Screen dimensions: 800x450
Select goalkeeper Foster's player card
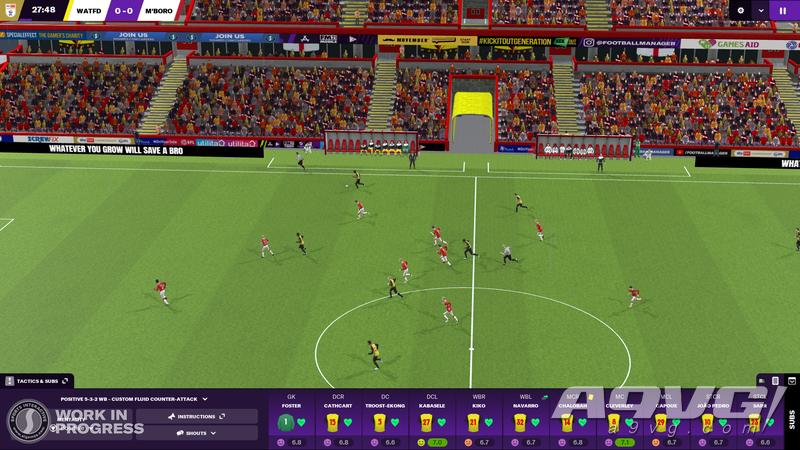coord(290,420)
